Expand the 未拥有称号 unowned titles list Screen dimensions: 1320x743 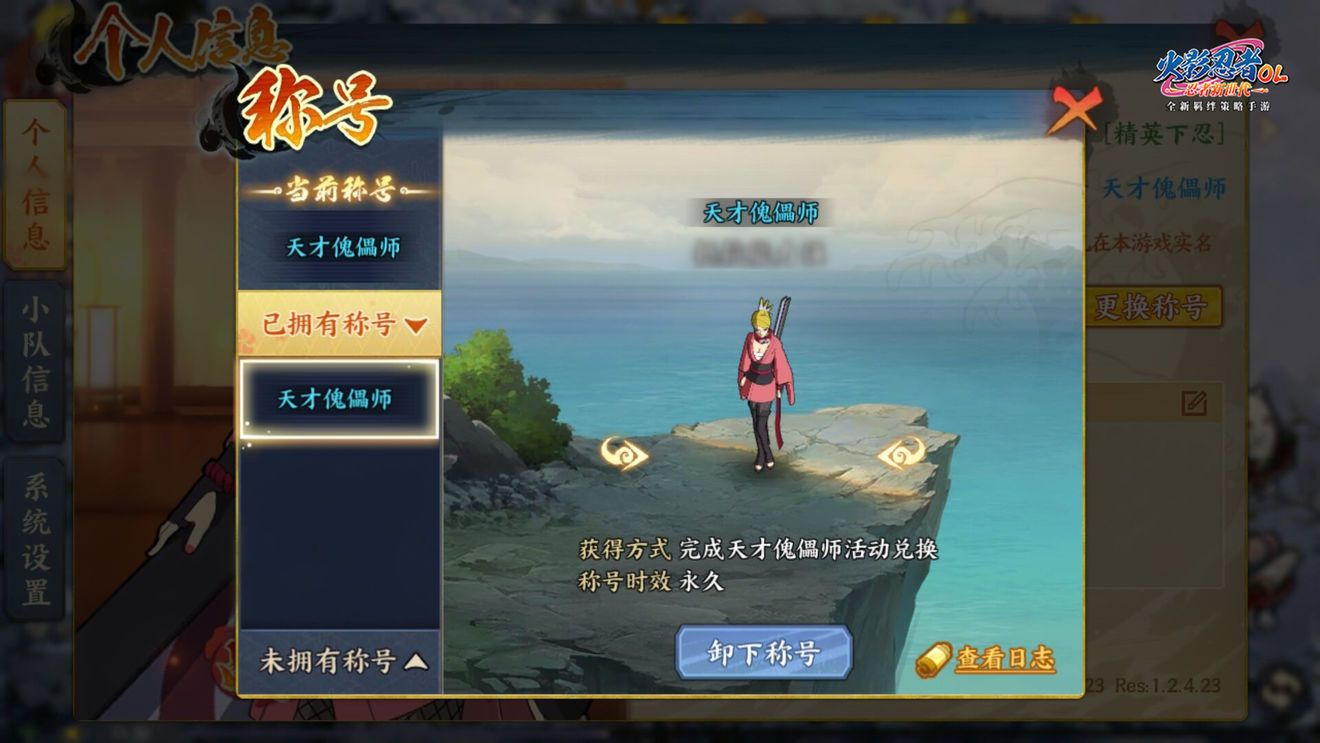pos(339,661)
